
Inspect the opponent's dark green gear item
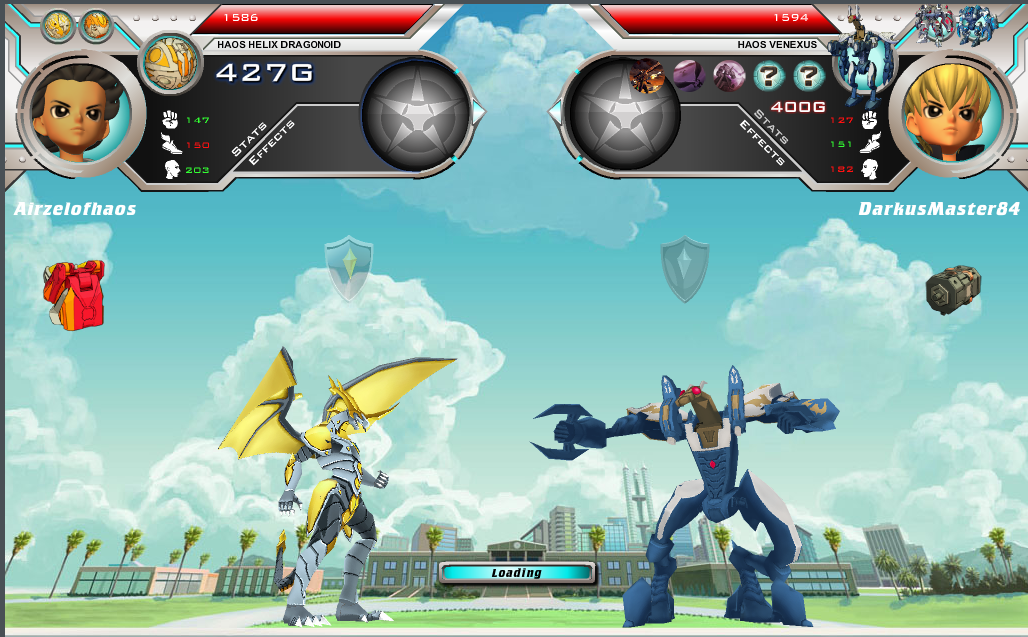[952, 290]
